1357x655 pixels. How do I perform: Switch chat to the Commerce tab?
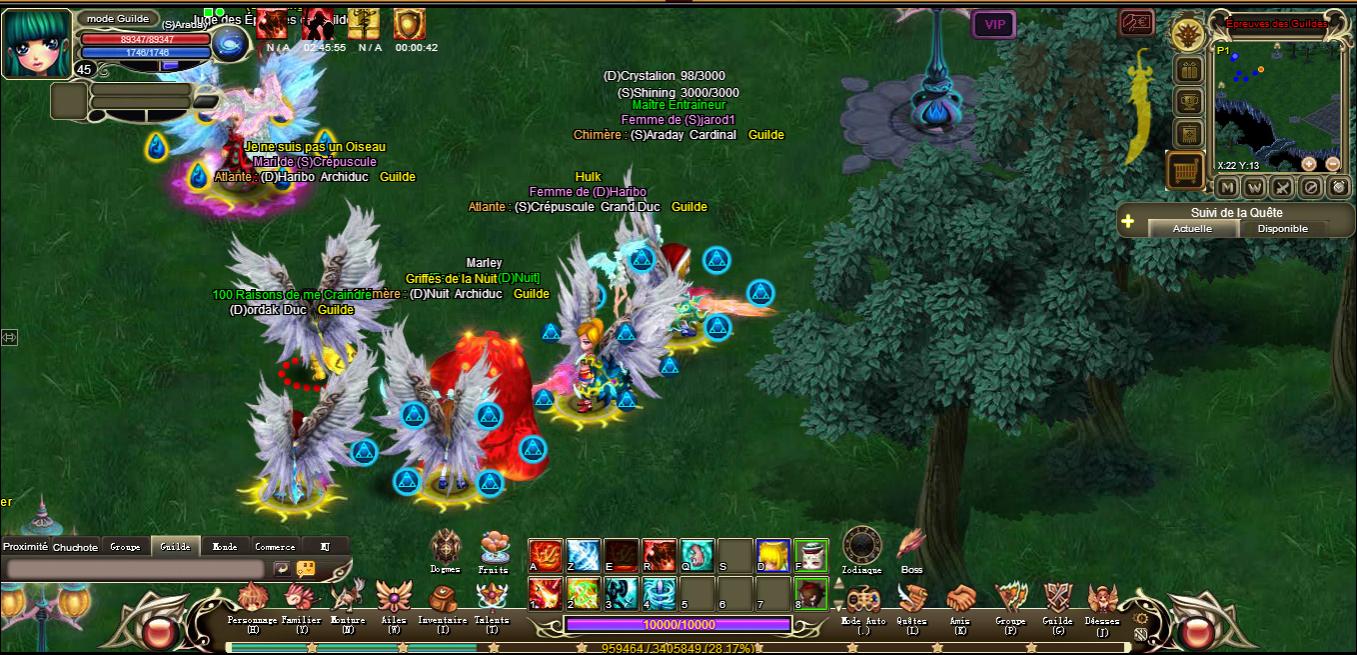275,547
